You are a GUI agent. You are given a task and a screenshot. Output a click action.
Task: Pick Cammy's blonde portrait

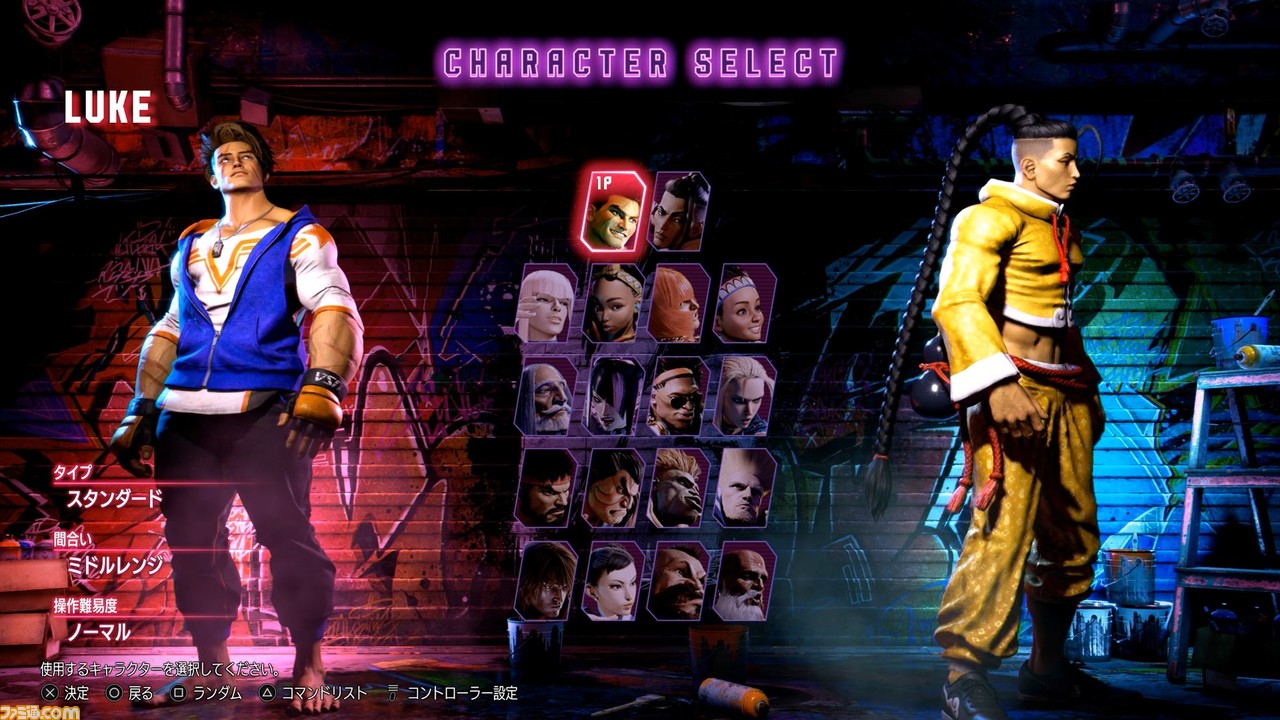coord(744,396)
